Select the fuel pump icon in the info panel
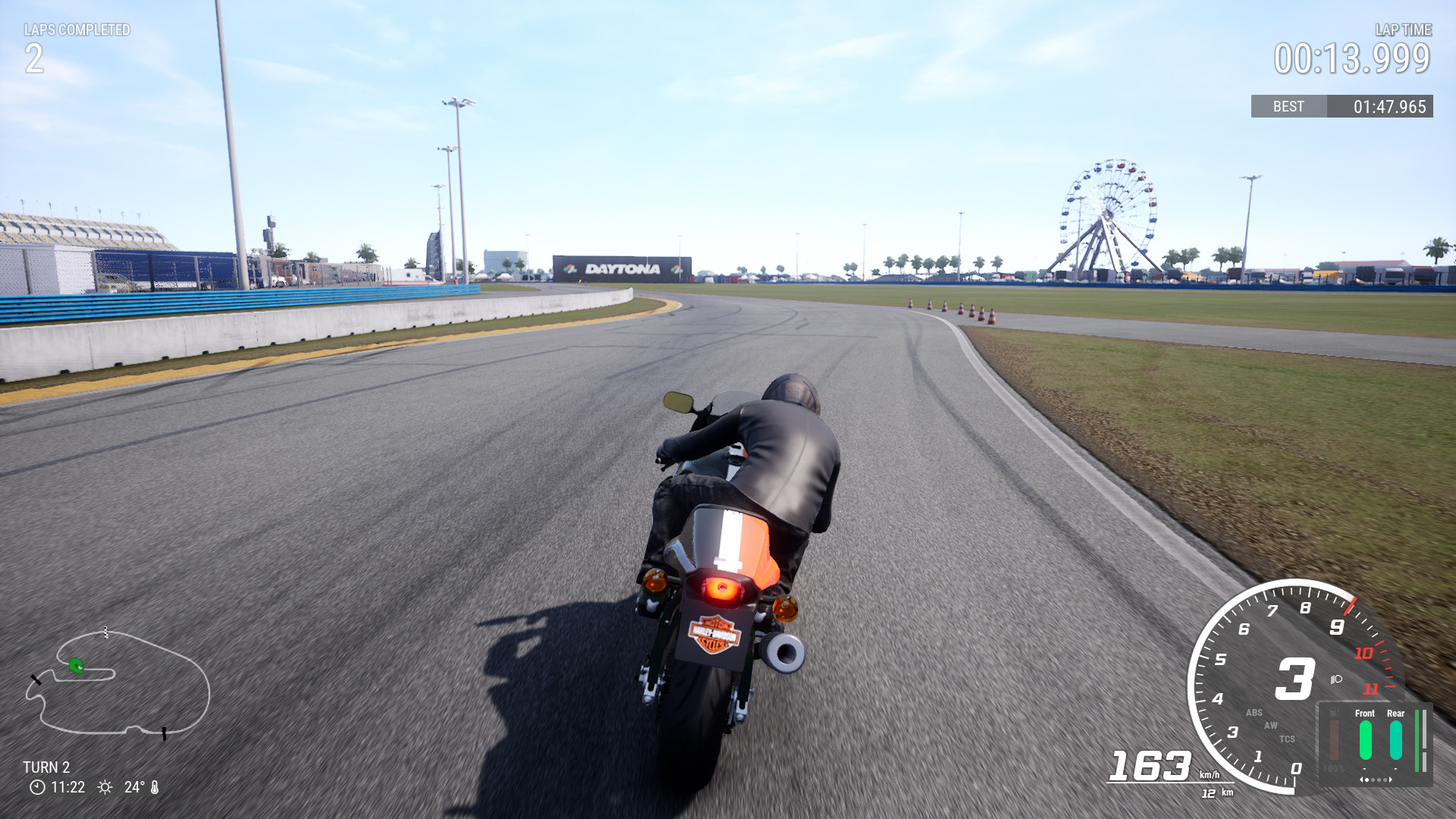The height and width of the screenshot is (819, 1456). (1335, 712)
